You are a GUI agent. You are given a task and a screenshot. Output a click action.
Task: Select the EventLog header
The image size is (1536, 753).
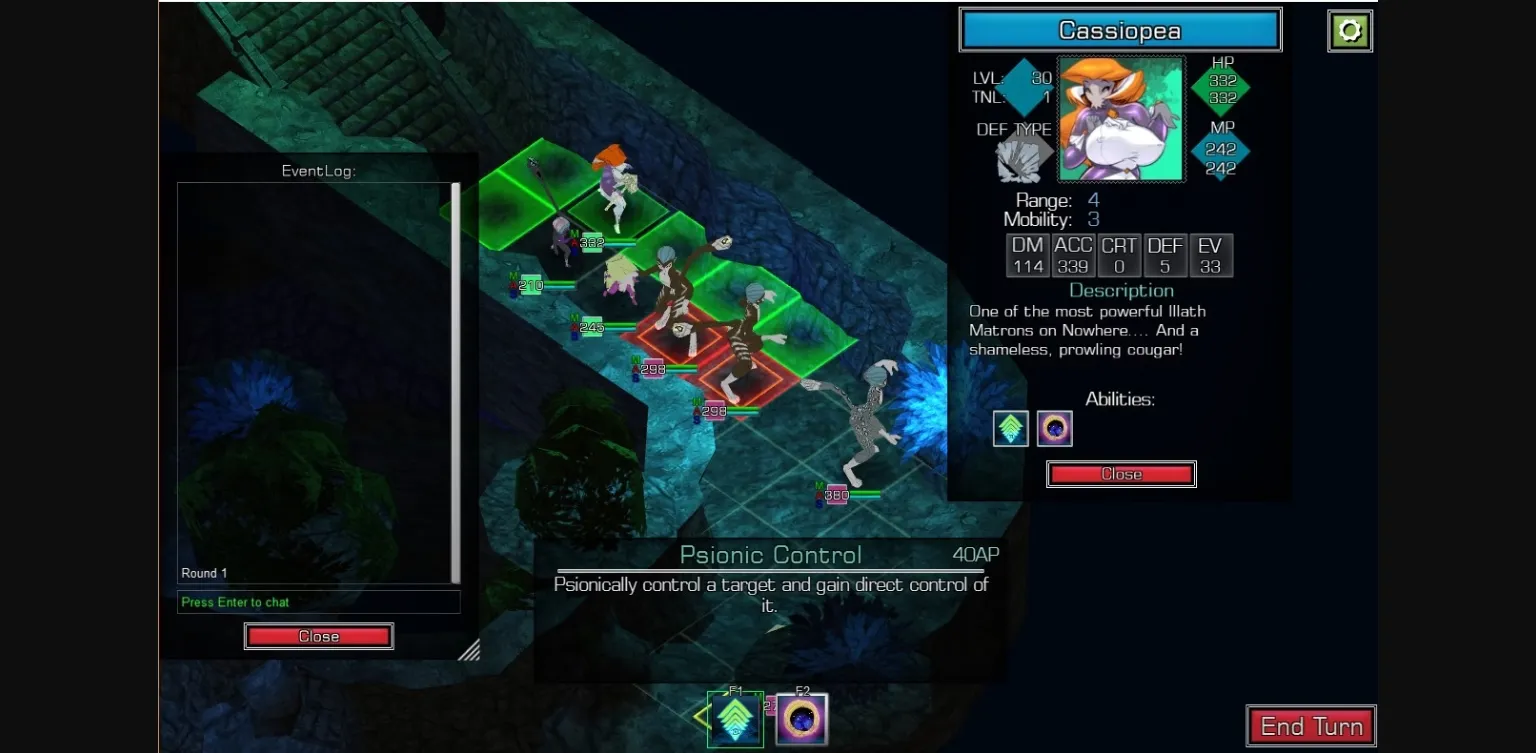click(x=318, y=171)
